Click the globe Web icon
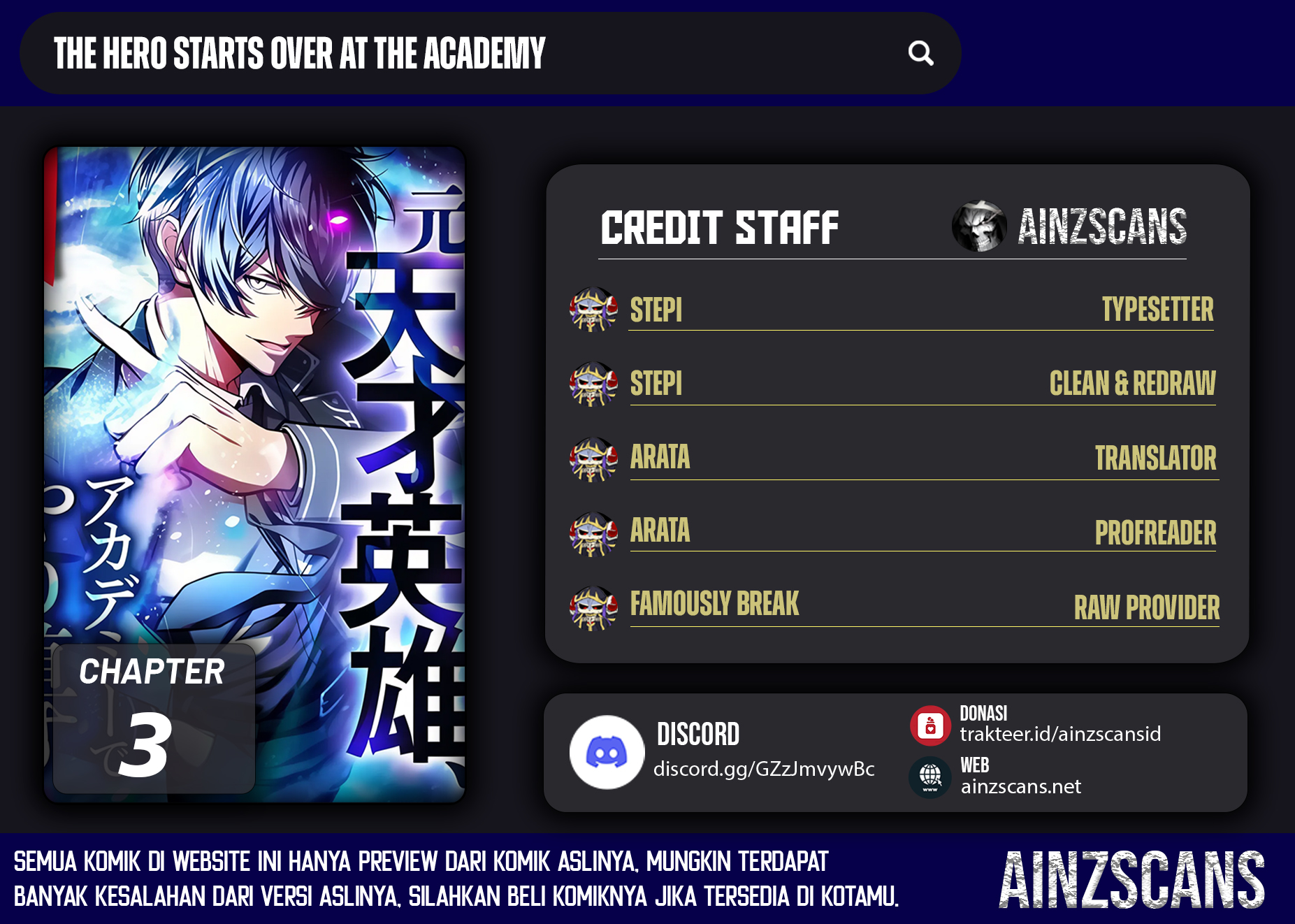Screen dimensions: 1295x924 929,777
